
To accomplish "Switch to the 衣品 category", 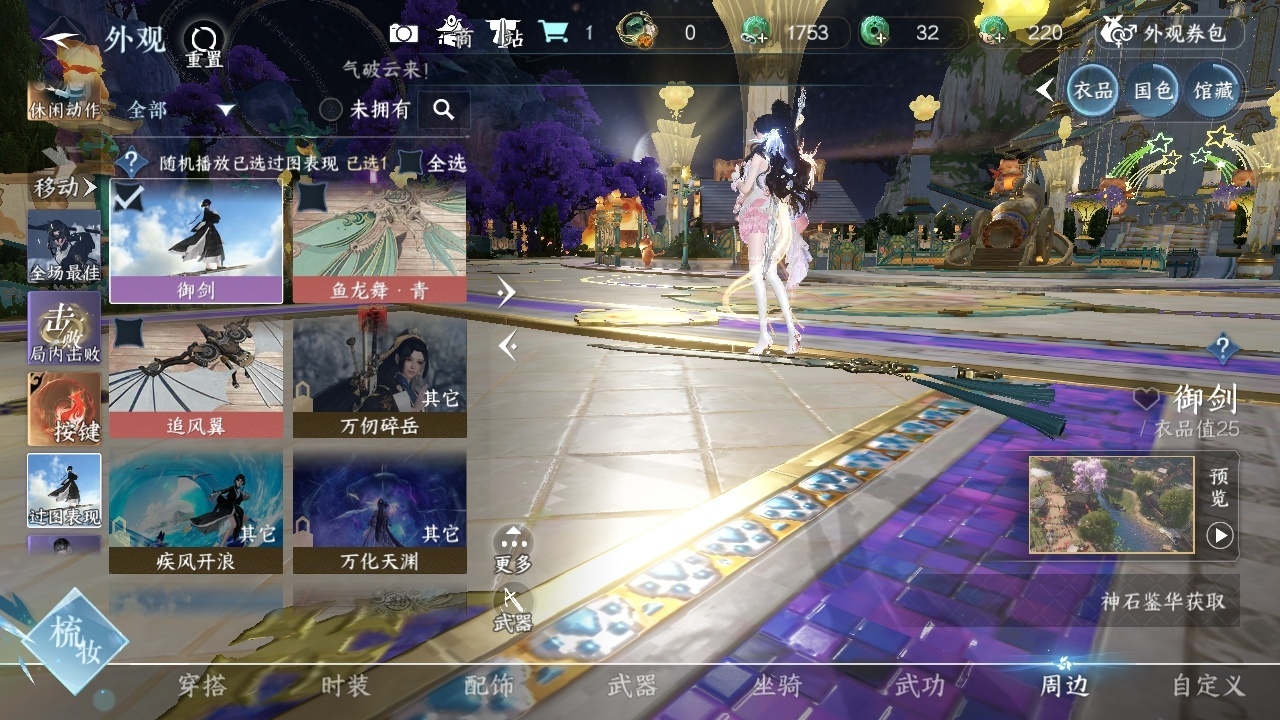I will [1092, 90].
